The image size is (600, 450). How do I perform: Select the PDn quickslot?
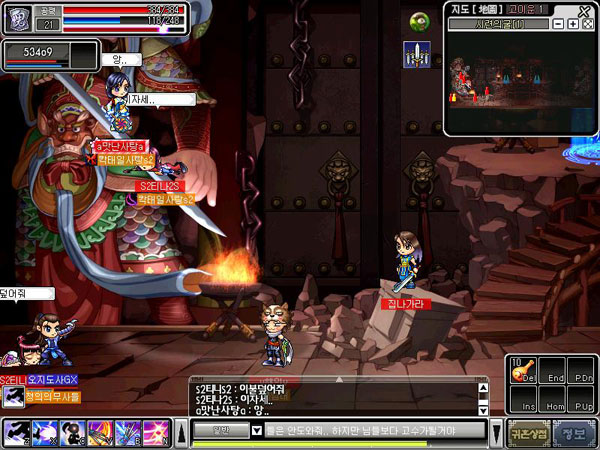(x=582, y=372)
